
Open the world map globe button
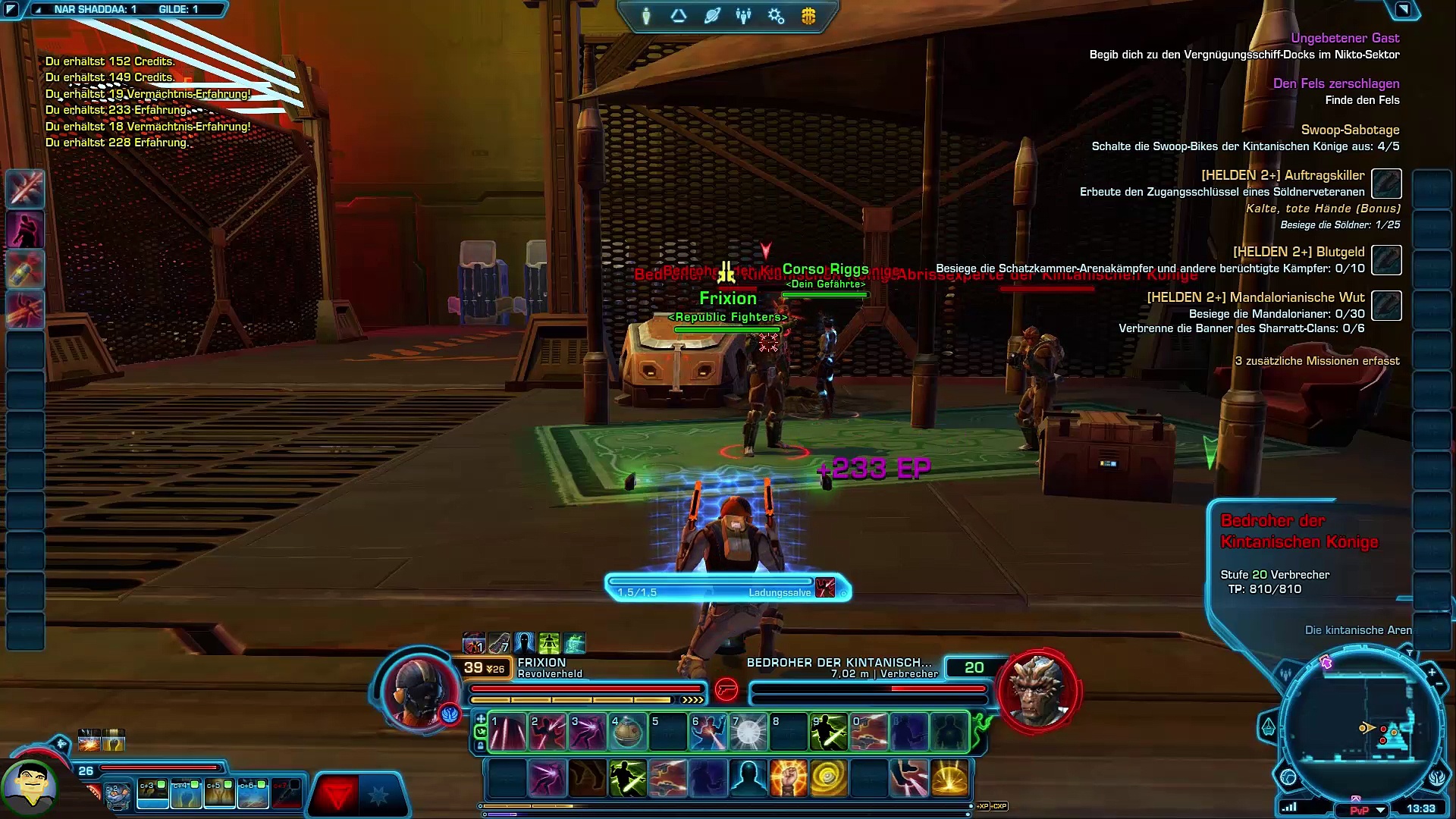(1288, 777)
